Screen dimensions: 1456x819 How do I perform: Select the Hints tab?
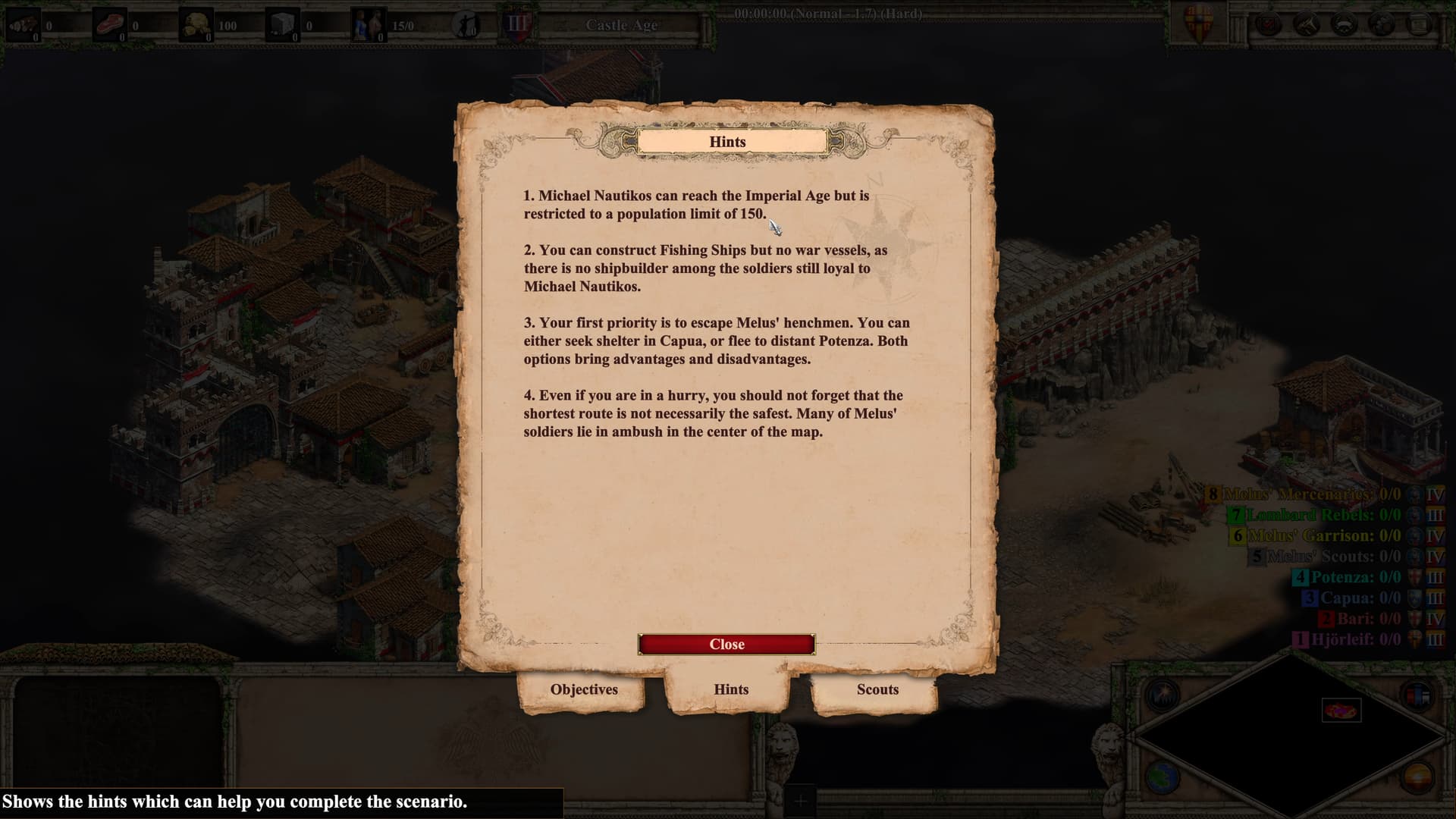[730, 689]
